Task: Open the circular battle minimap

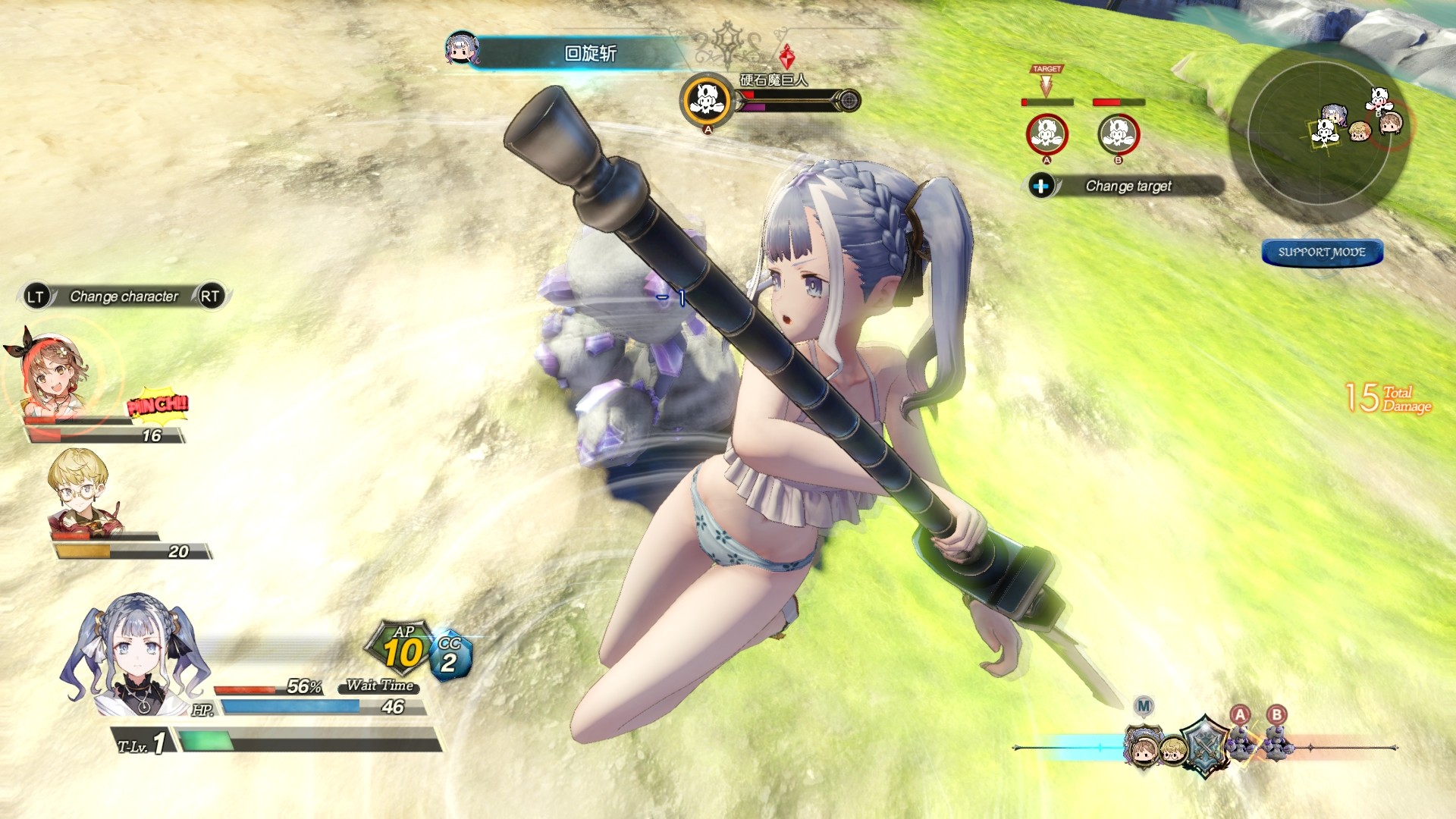Action: [x=1319, y=133]
